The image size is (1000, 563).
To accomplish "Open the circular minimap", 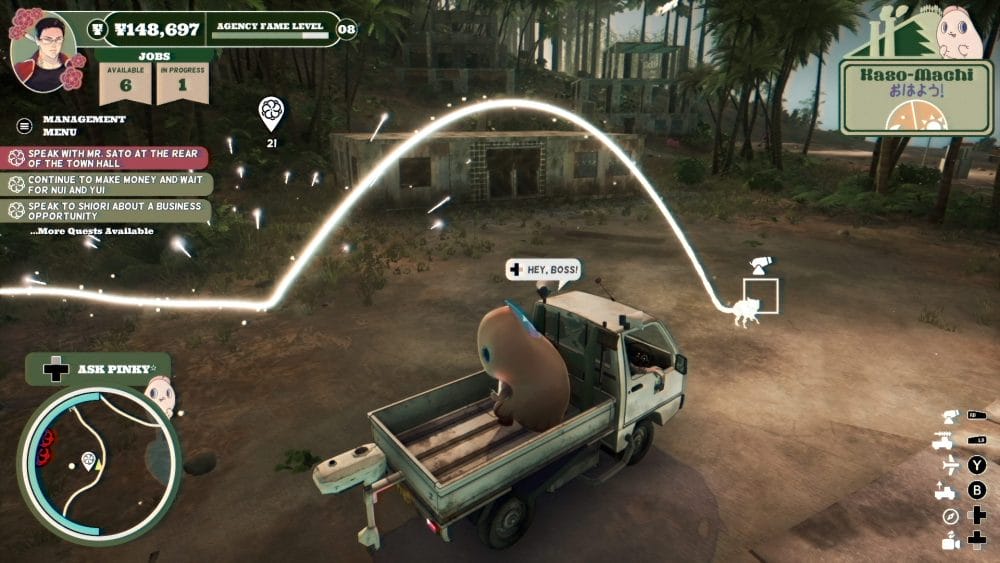I will 98,465.
